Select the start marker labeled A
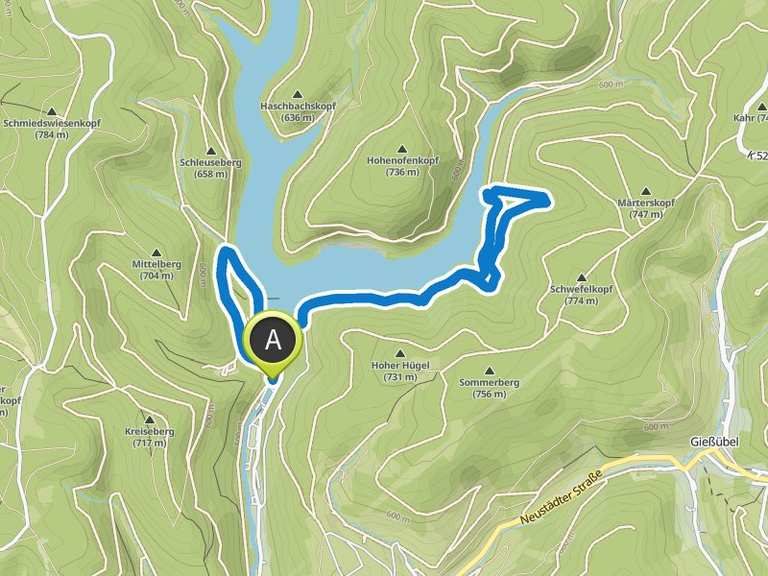 click(x=273, y=340)
